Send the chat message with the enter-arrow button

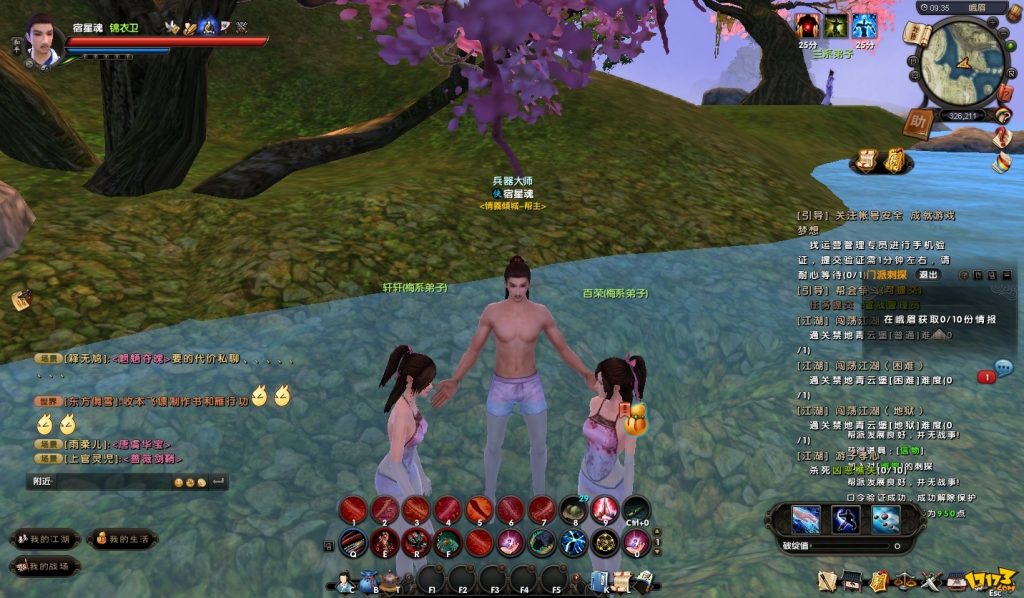coord(218,482)
